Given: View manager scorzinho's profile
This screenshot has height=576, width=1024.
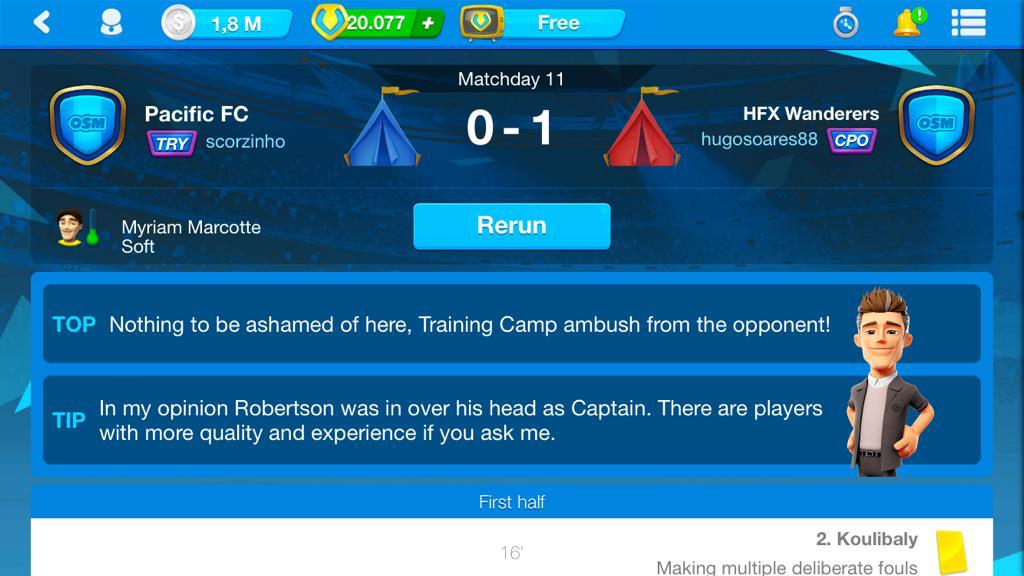Looking at the screenshot, I should [245, 142].
